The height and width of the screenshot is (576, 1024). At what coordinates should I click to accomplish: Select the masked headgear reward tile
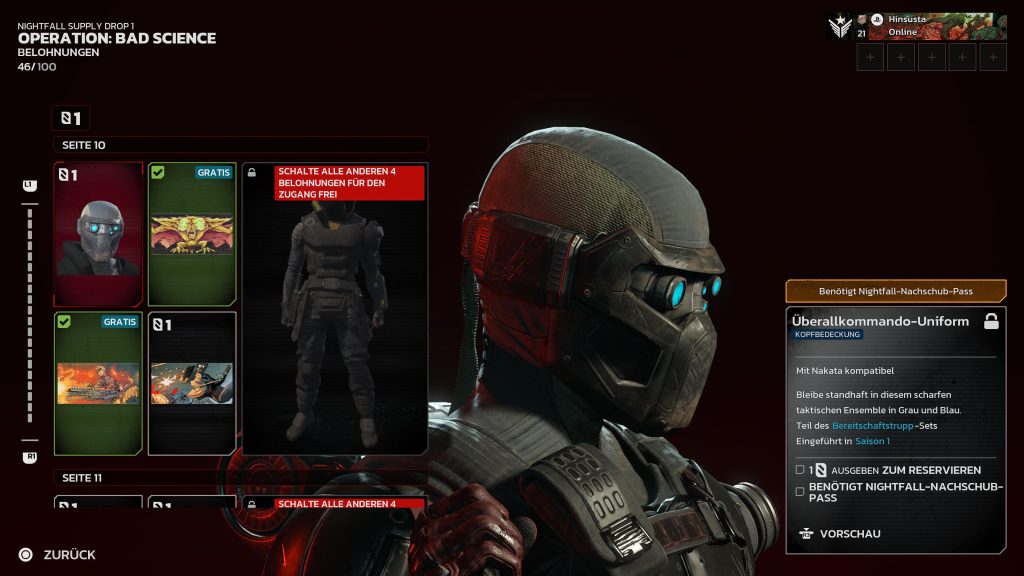(x=98, y=234)
